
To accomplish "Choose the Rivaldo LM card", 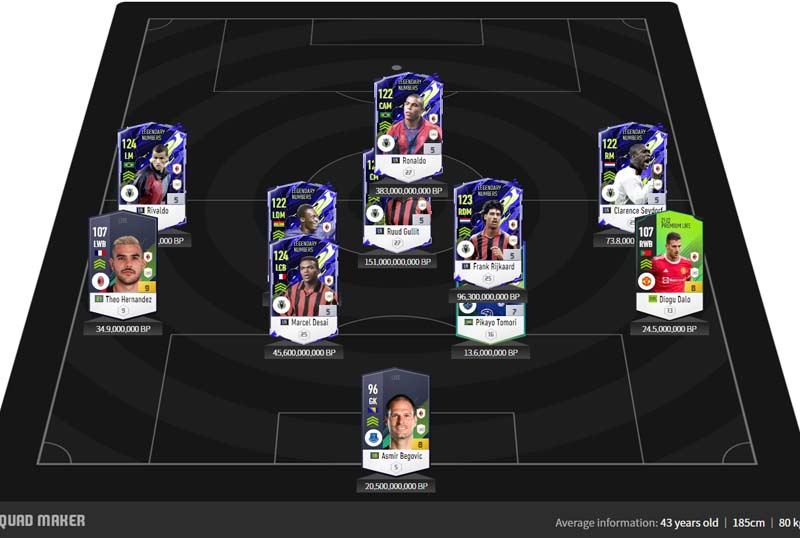I will click(x=153, y=172).
